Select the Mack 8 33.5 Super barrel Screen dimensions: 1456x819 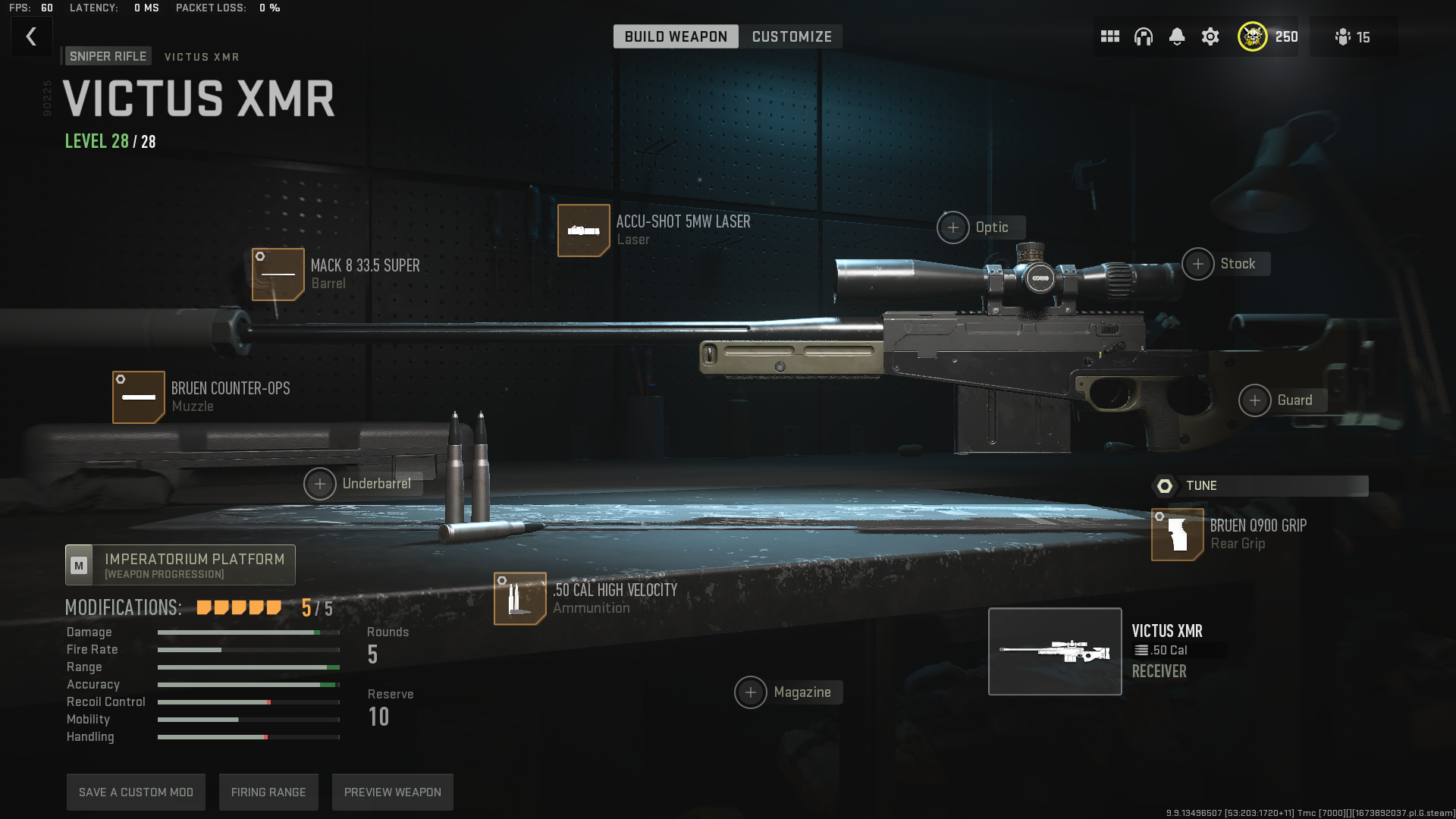278,275
